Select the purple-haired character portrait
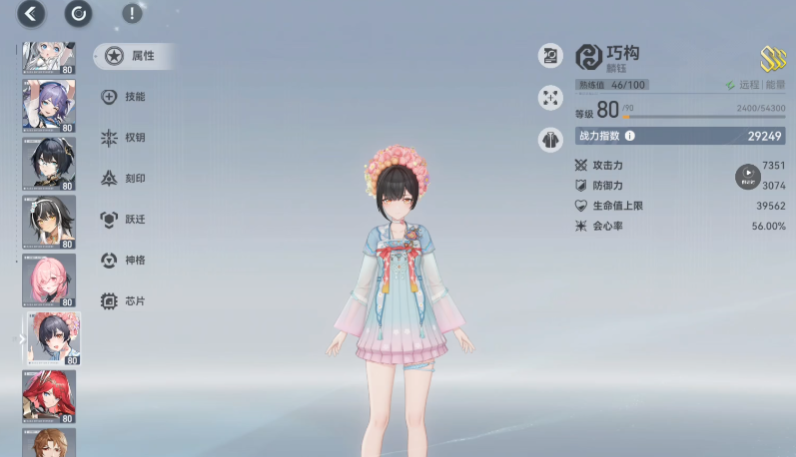The width and height of the screenshot is (796, 457). 48,105
